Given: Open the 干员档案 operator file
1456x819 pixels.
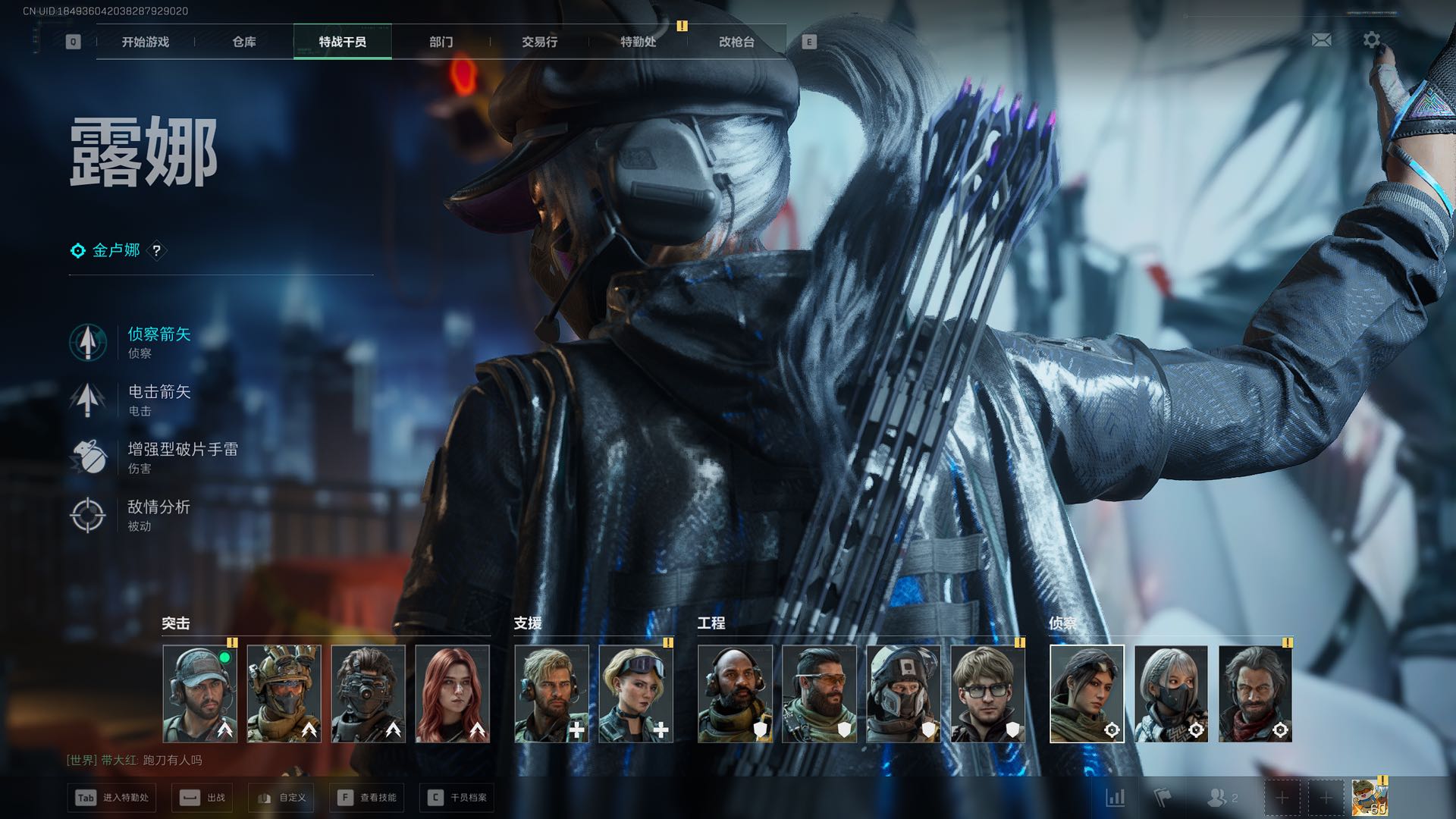Looking at the screenshot, I should tap(457, 798).
